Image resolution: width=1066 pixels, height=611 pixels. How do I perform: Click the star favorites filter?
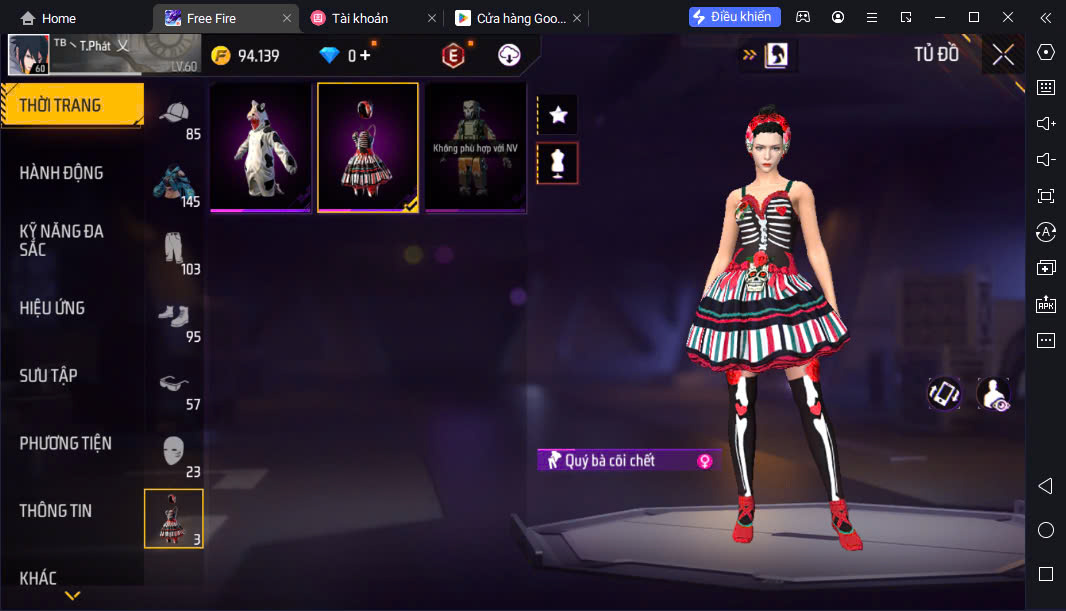[558, 115]
